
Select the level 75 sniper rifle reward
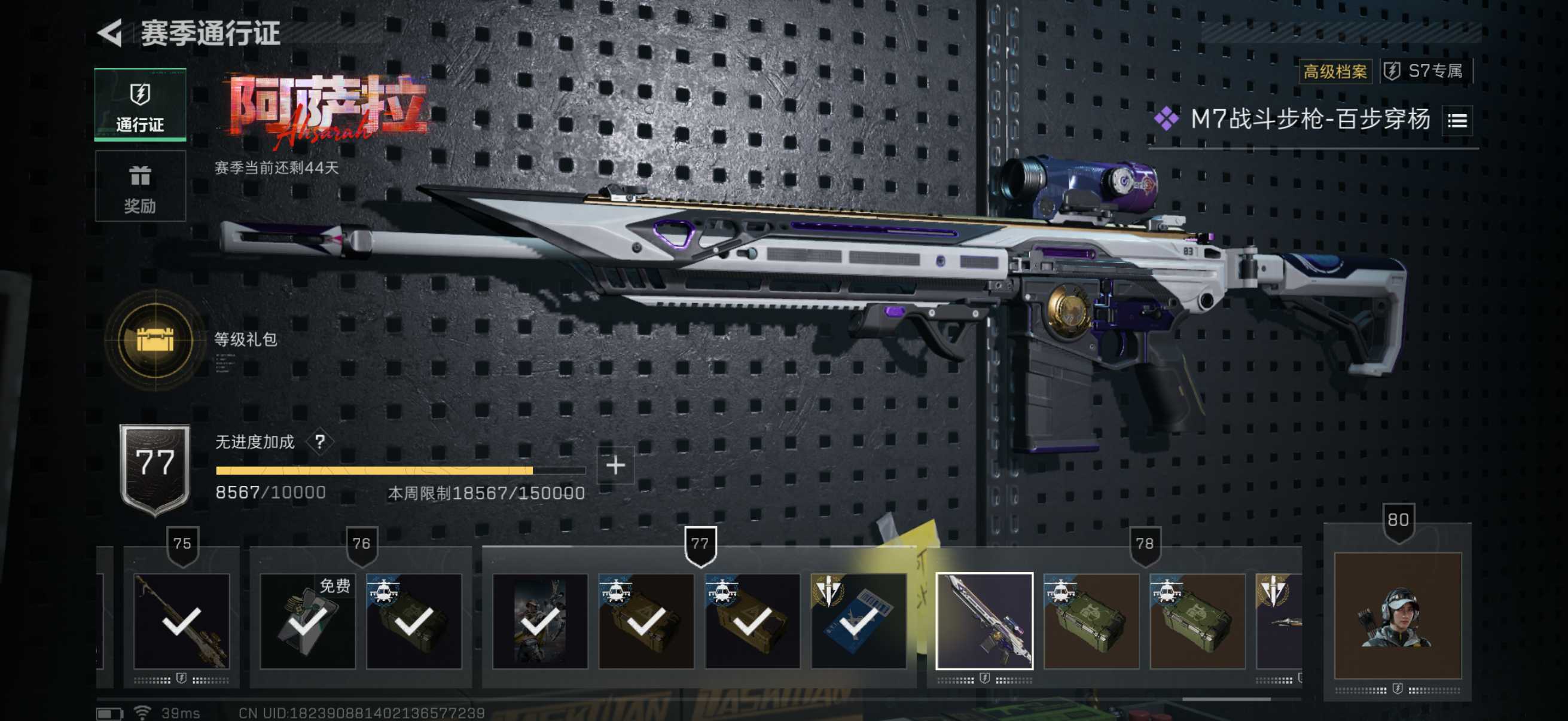pyautogui.click(x=181, y=621)
